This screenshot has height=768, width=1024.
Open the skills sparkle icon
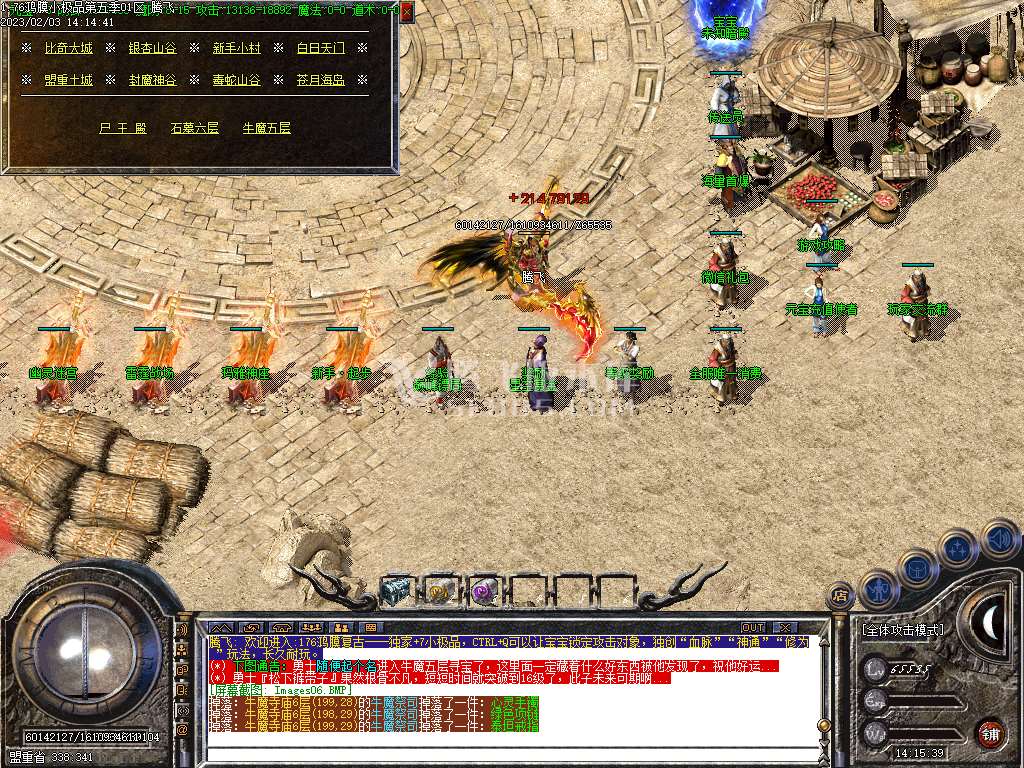(958, 548)
